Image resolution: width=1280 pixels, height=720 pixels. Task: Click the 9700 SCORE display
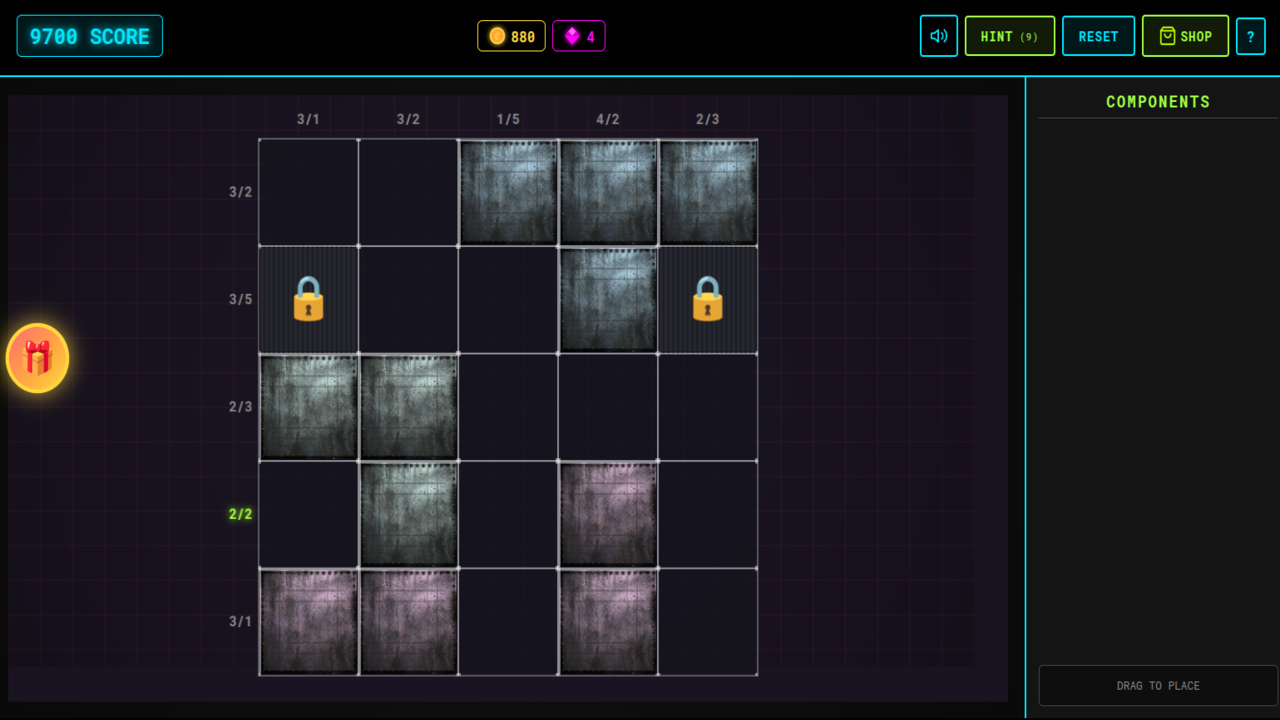pos(89,34)
